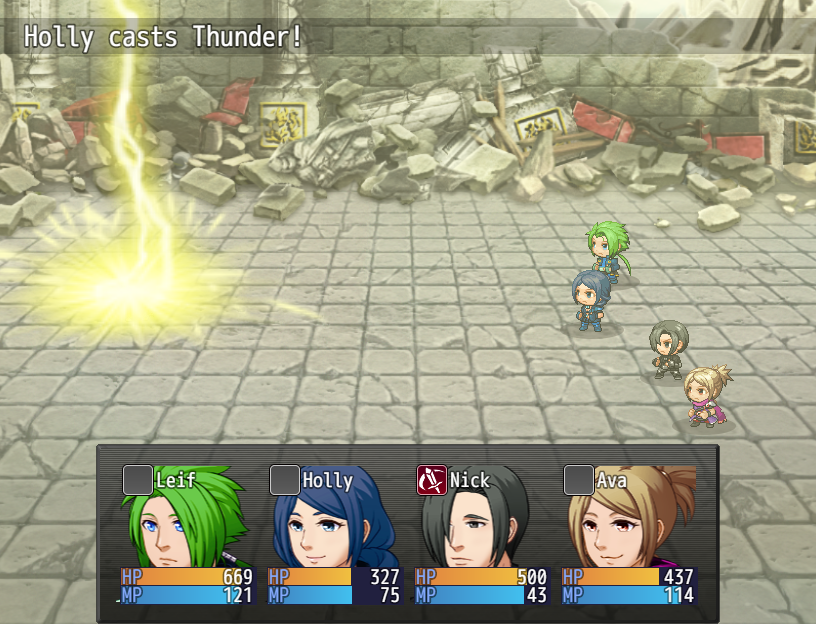Viewport: 816px width, 624px height.
Task: Click the red status icon beside Nick's name
Action: click(x=431, y=480)
